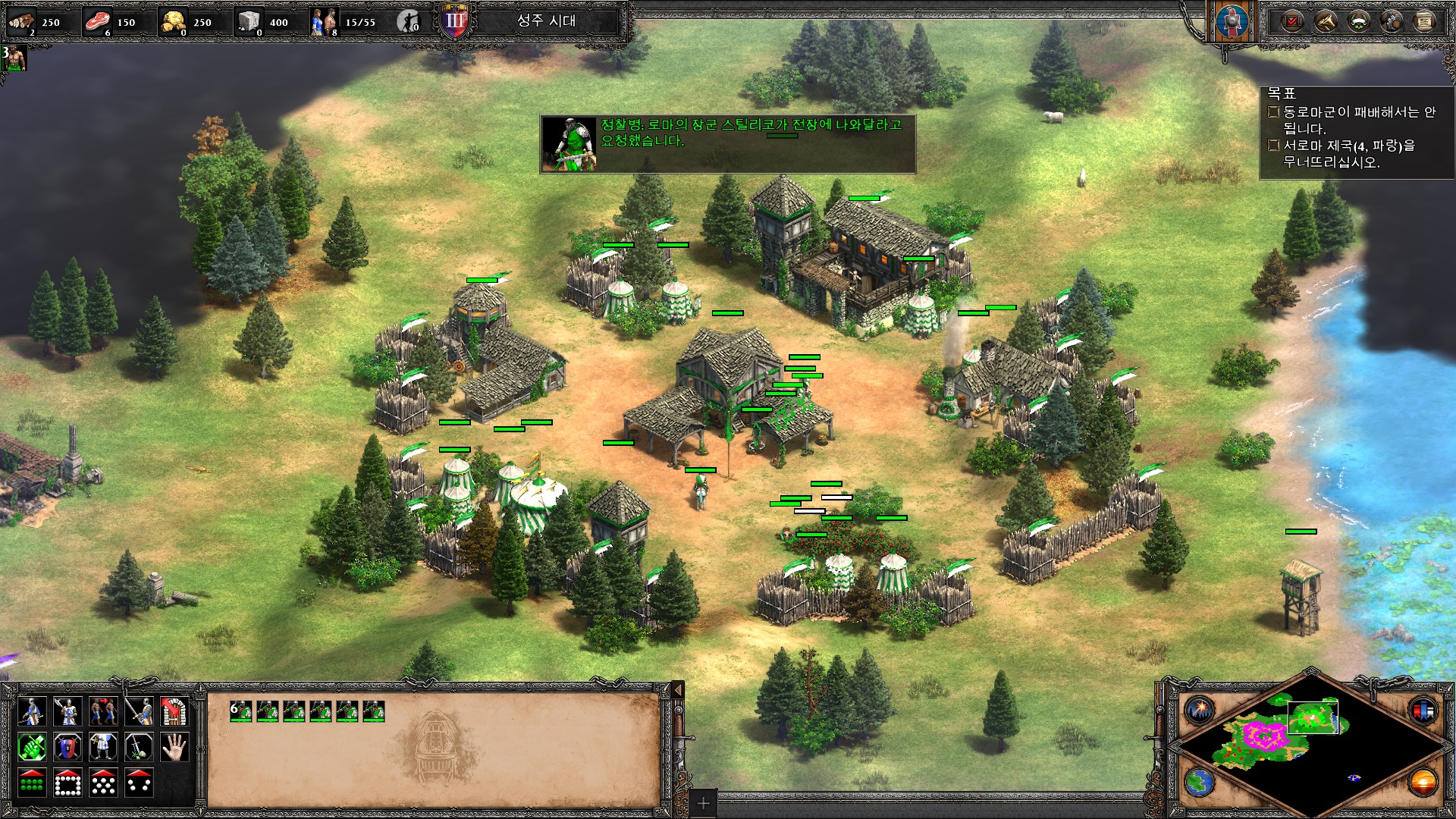Switch to the box formation
The width and height of the screenshot is (1456, 819).
click(x=67, y=783)
